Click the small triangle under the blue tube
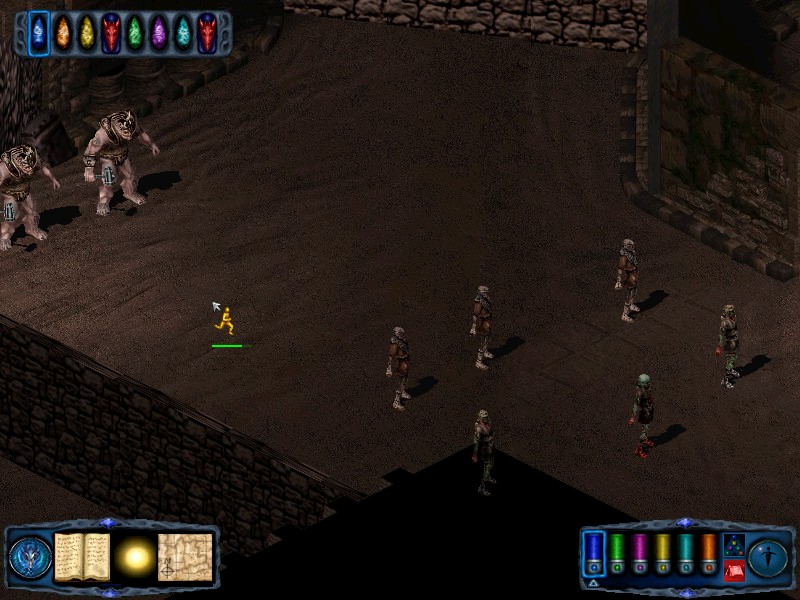 coord(594,582)
